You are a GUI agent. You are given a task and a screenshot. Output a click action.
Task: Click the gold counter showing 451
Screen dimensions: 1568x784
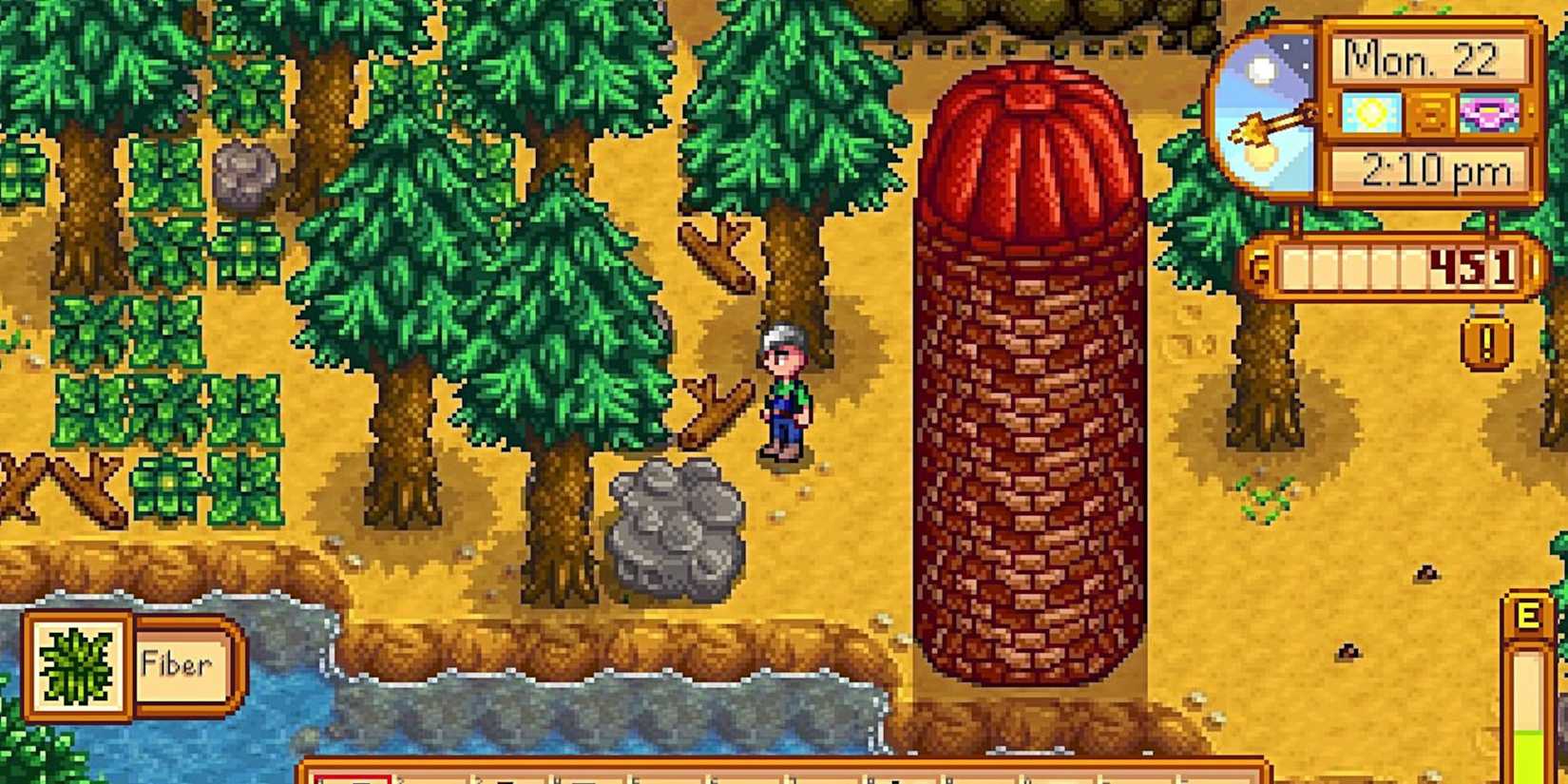point(1473,267)
